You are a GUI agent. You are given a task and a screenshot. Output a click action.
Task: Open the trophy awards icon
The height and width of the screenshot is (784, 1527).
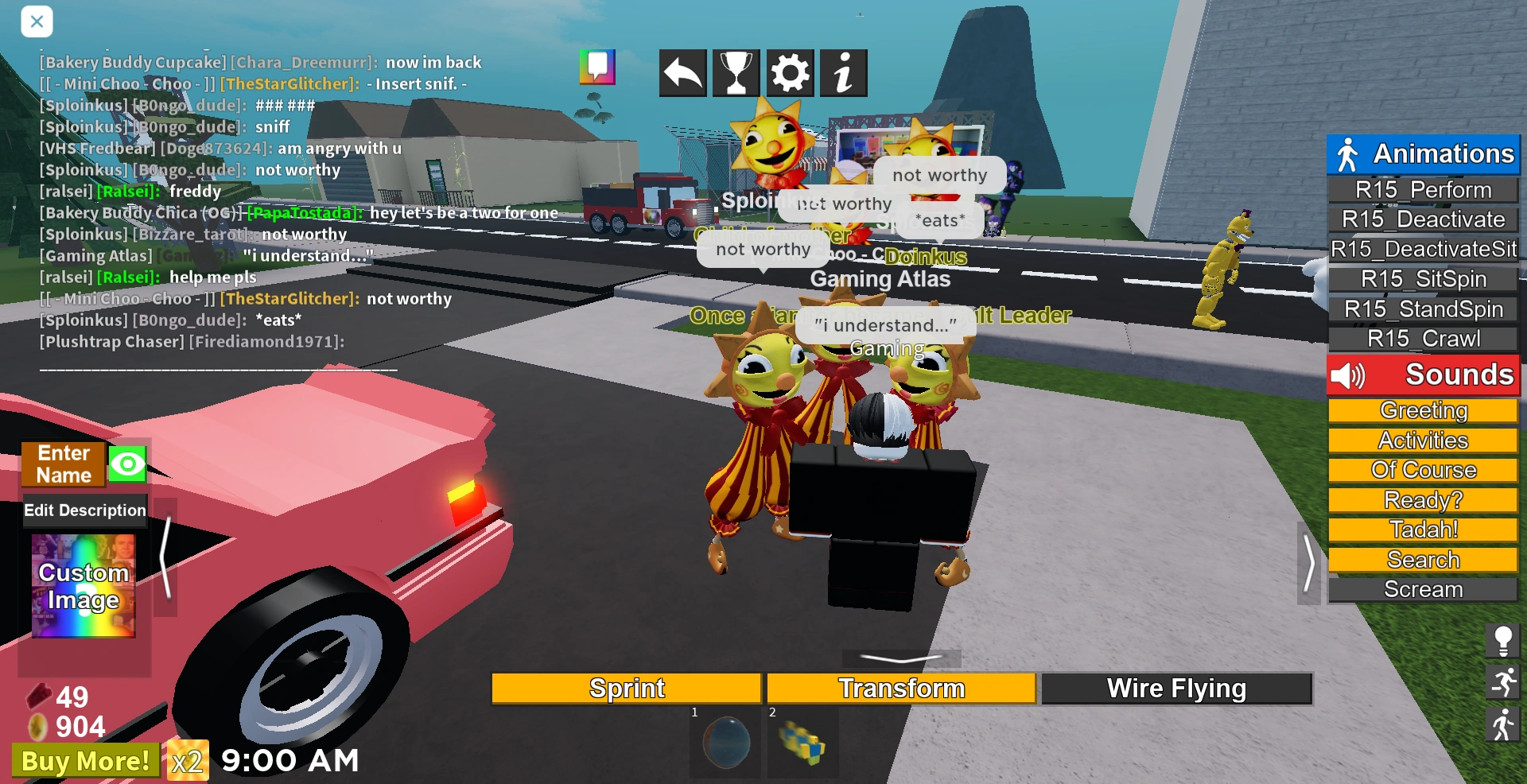pyautogui.click(x=736, y=72)
